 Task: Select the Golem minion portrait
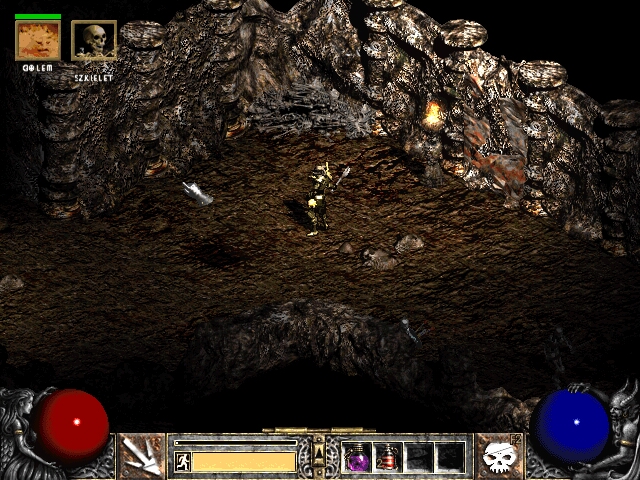point(38,40)
